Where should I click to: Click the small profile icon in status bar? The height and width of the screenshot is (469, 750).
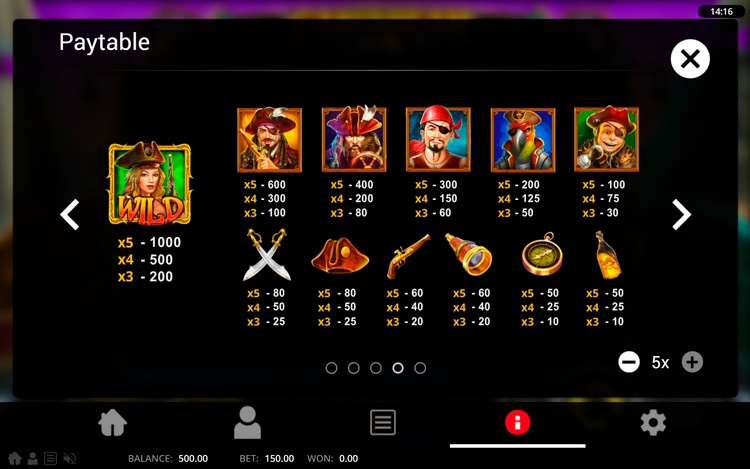click(x=32, y=459)
